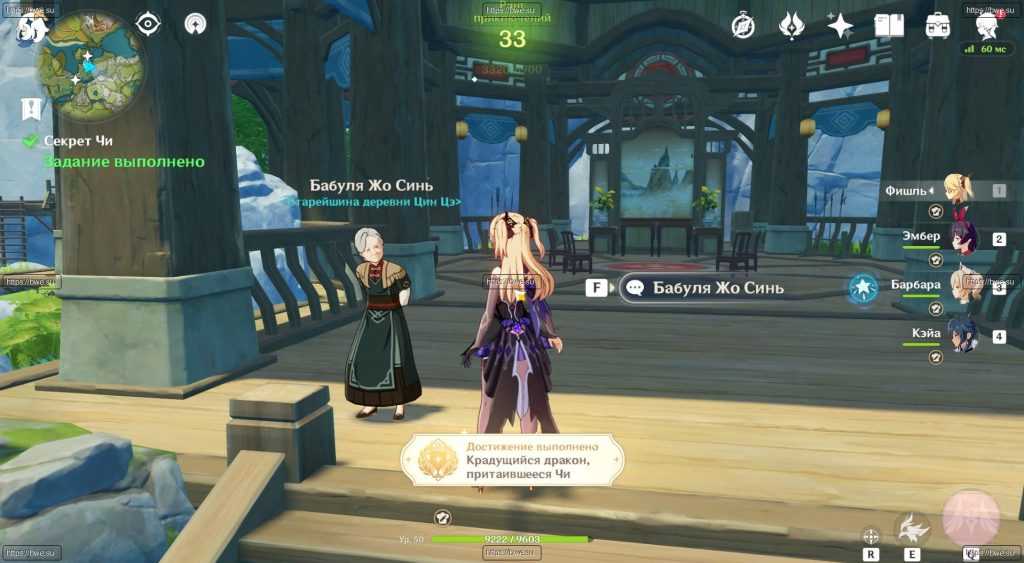Open the adventurer handbook book icon
1024x563 pixels.
tap(889, 25)
